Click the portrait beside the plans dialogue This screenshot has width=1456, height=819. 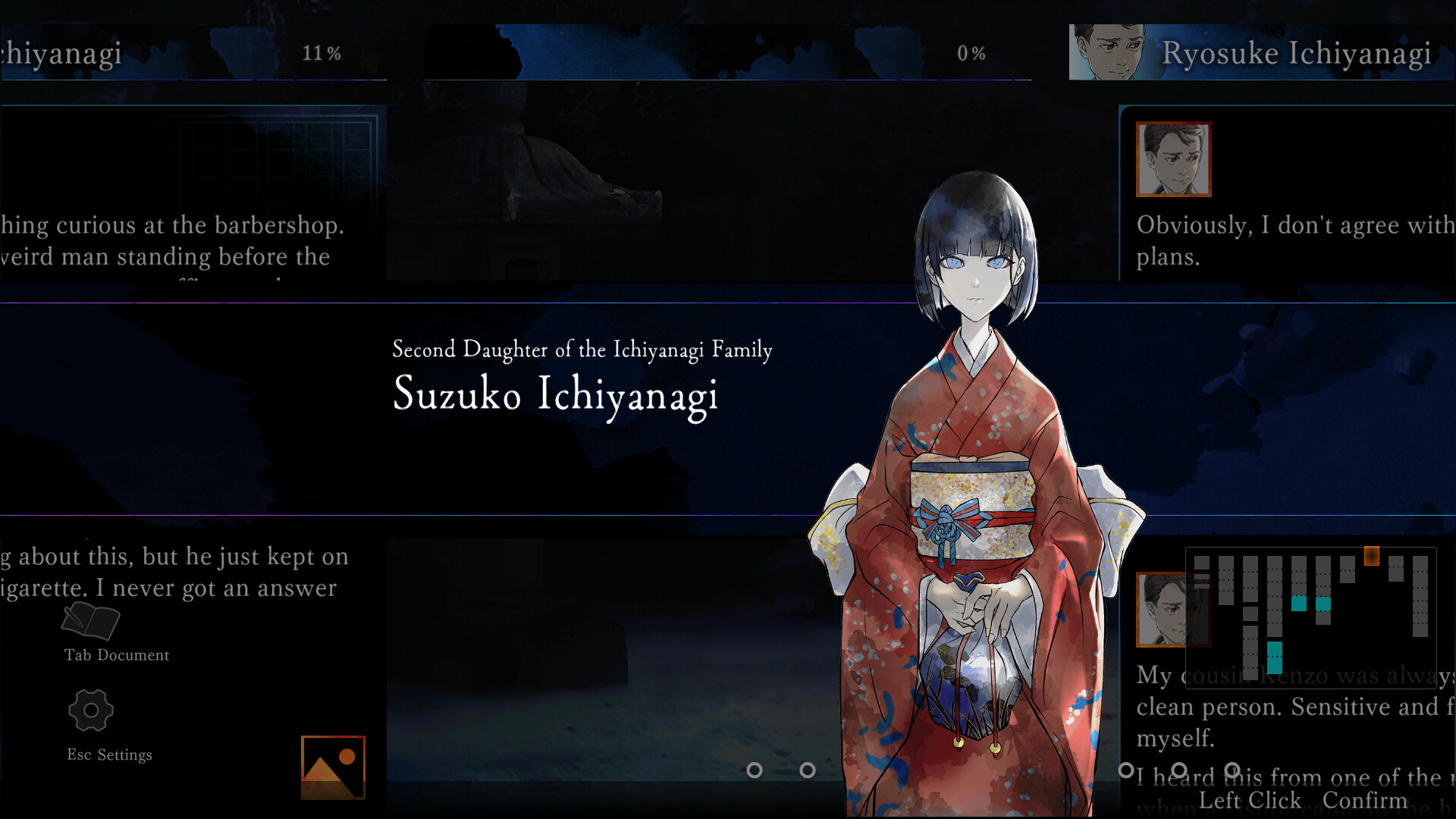1172,159
